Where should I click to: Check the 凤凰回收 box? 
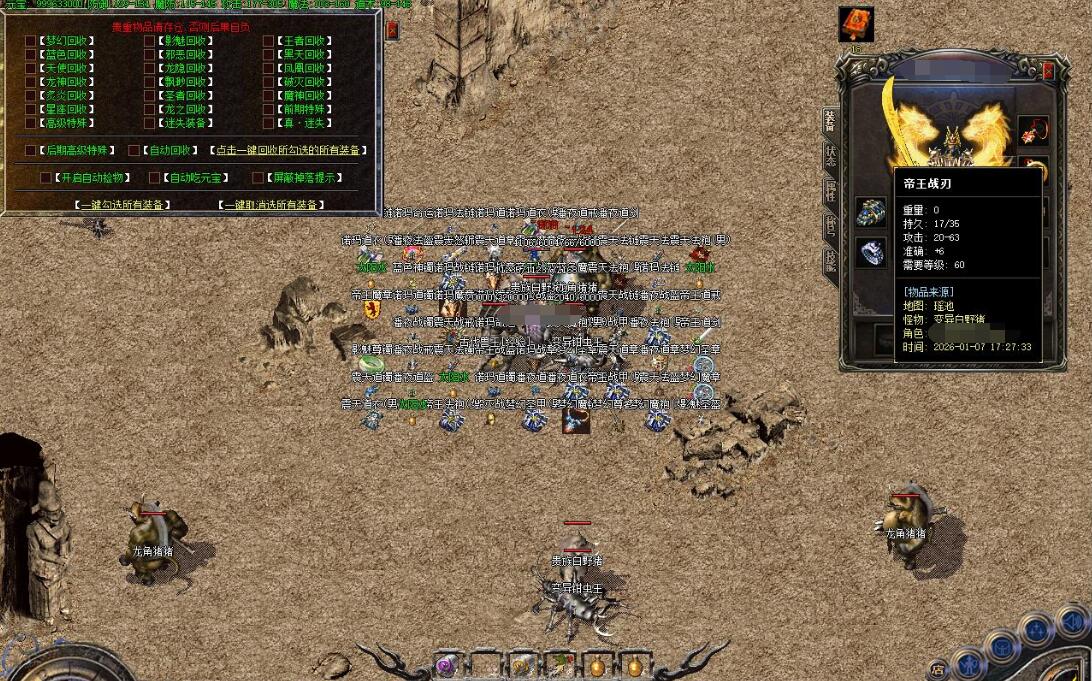click(x=269, y=68)
